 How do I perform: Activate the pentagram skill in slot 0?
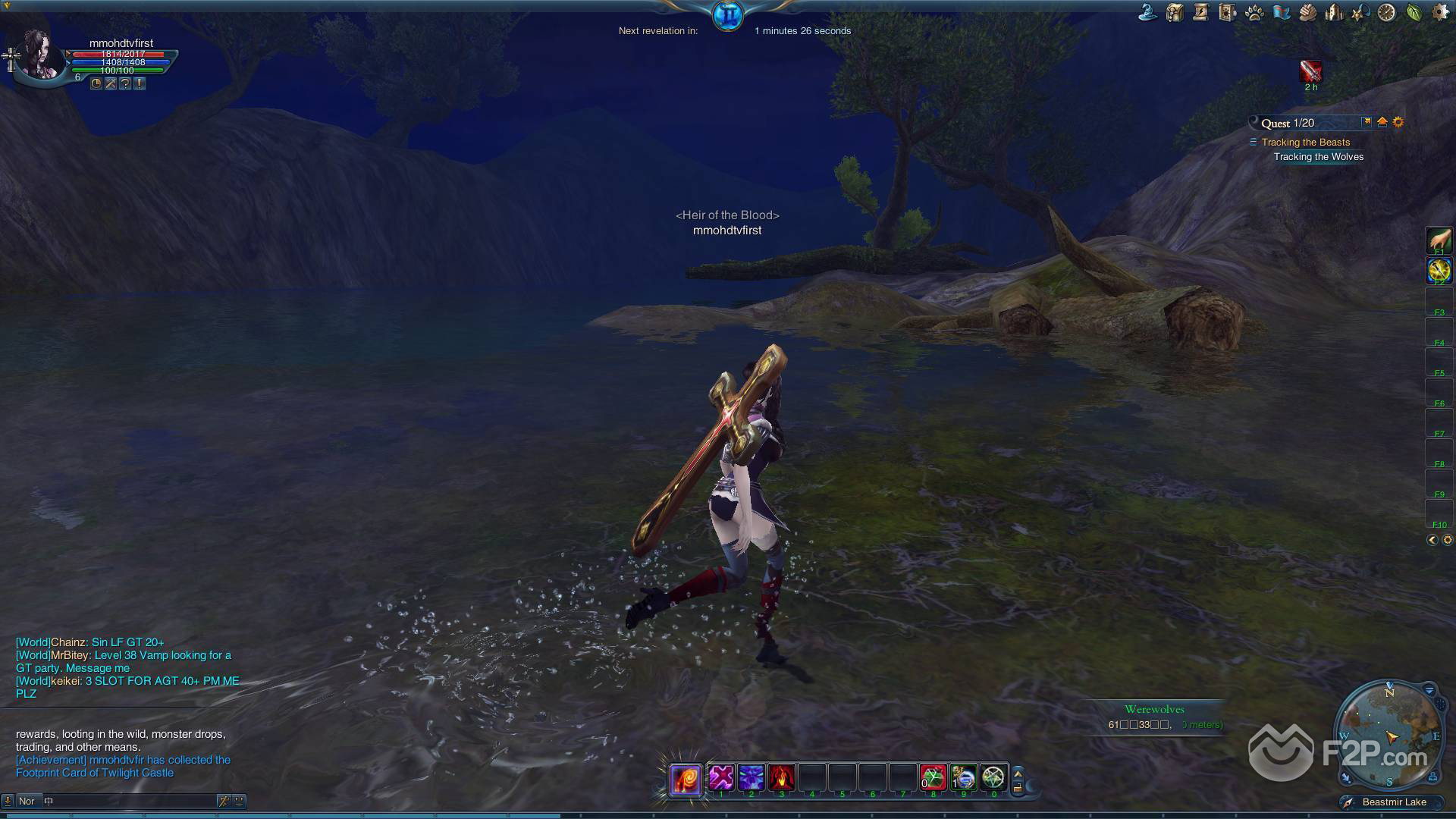(993, 777)
